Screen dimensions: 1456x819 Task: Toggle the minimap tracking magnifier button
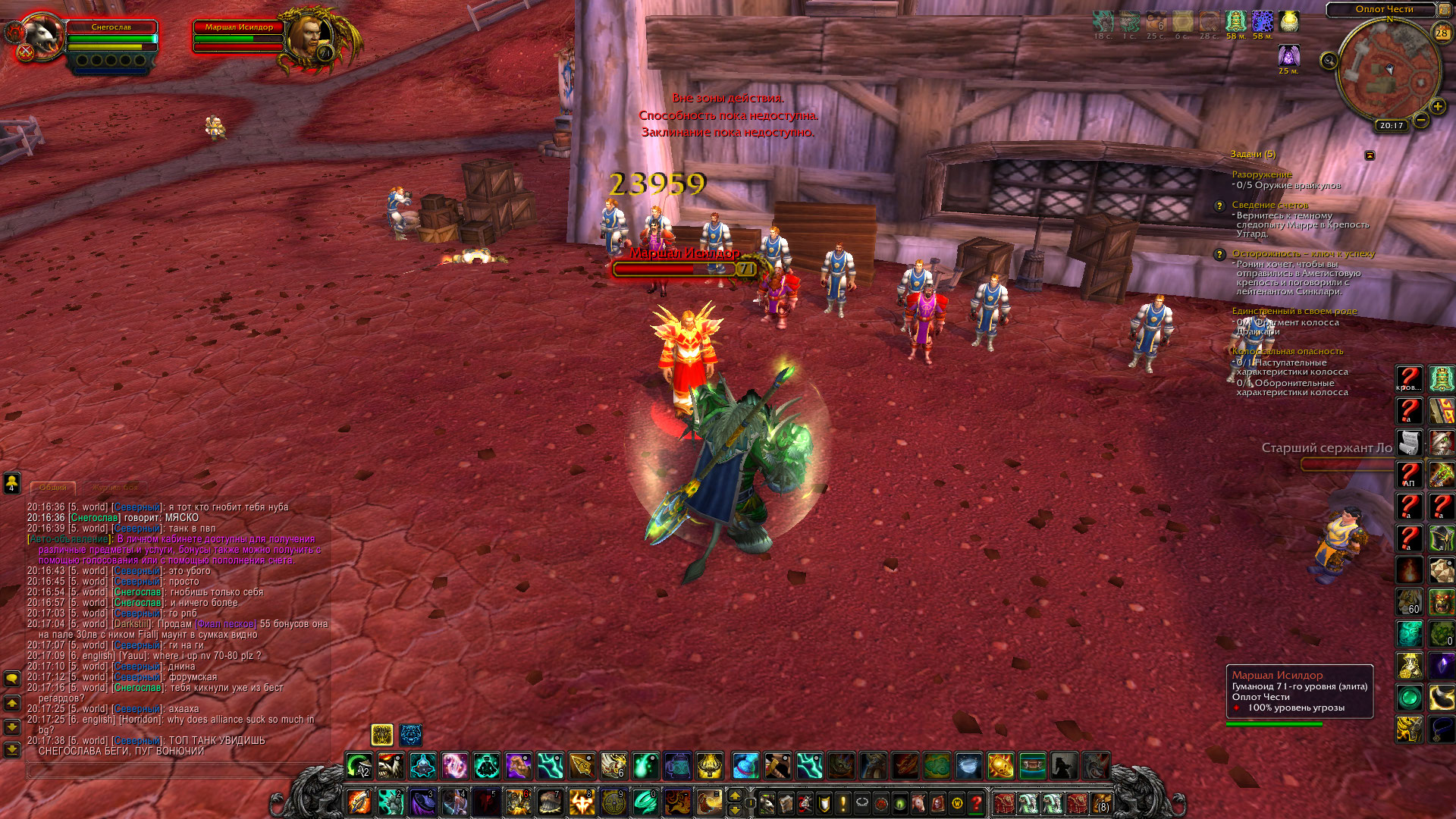[1329, 61]
